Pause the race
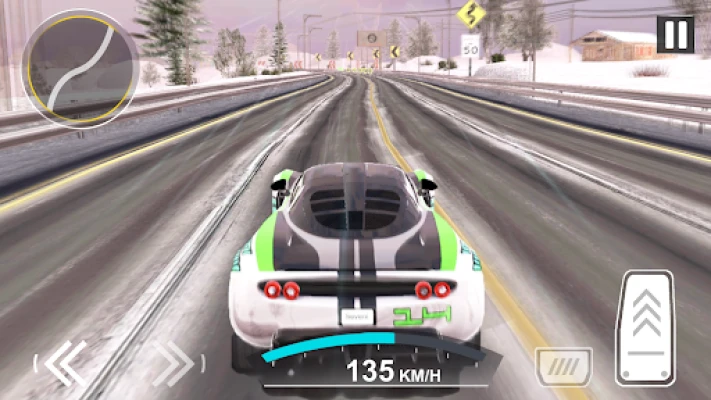Screen dimensions: 711x400 click(675, 35)
